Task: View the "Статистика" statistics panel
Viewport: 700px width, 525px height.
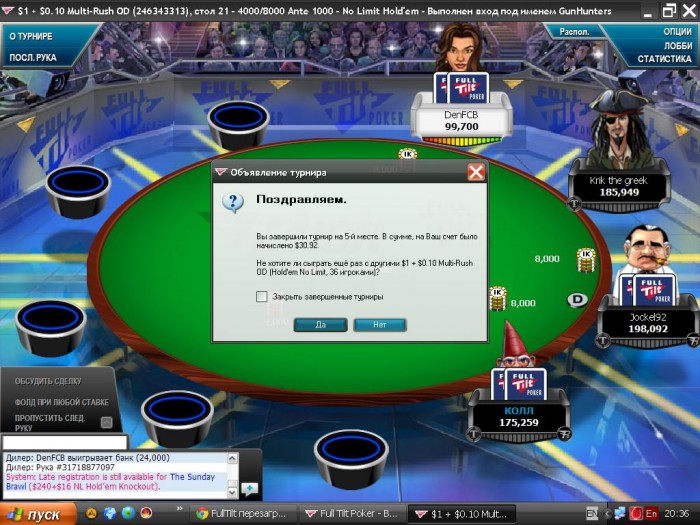Action: (x=665, y=59)
